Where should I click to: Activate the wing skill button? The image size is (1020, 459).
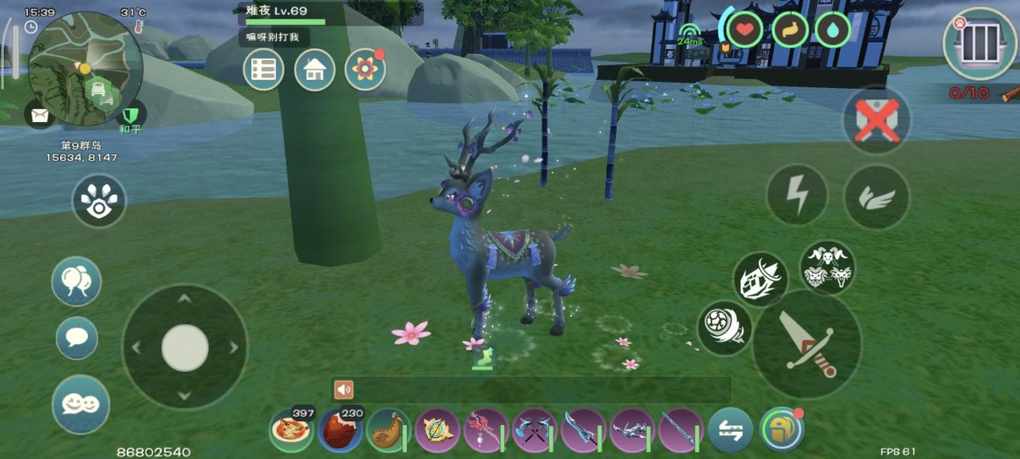(x=876, y=196)
